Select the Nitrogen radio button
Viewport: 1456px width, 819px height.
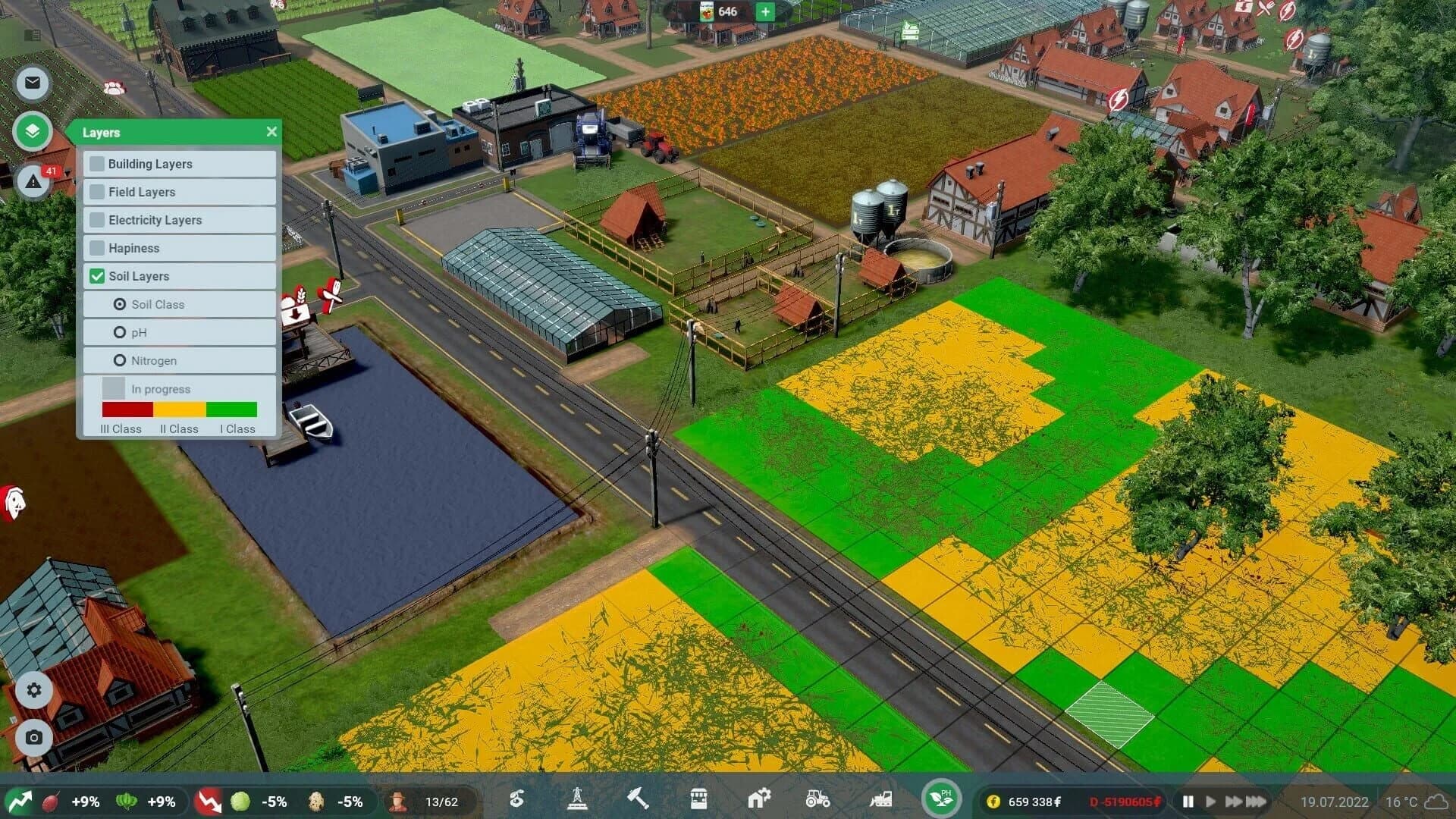120,360
